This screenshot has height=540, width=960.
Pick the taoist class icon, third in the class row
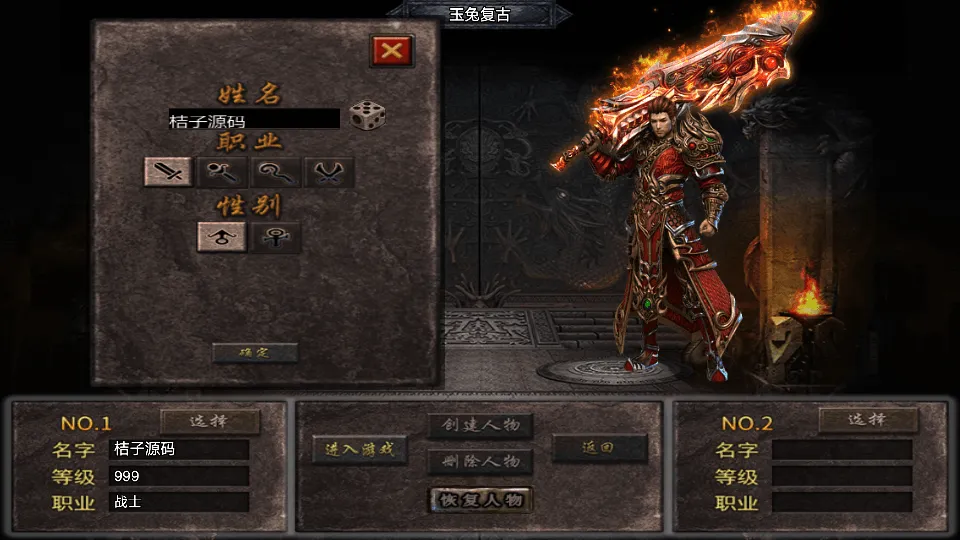click(x=275, y=172)
